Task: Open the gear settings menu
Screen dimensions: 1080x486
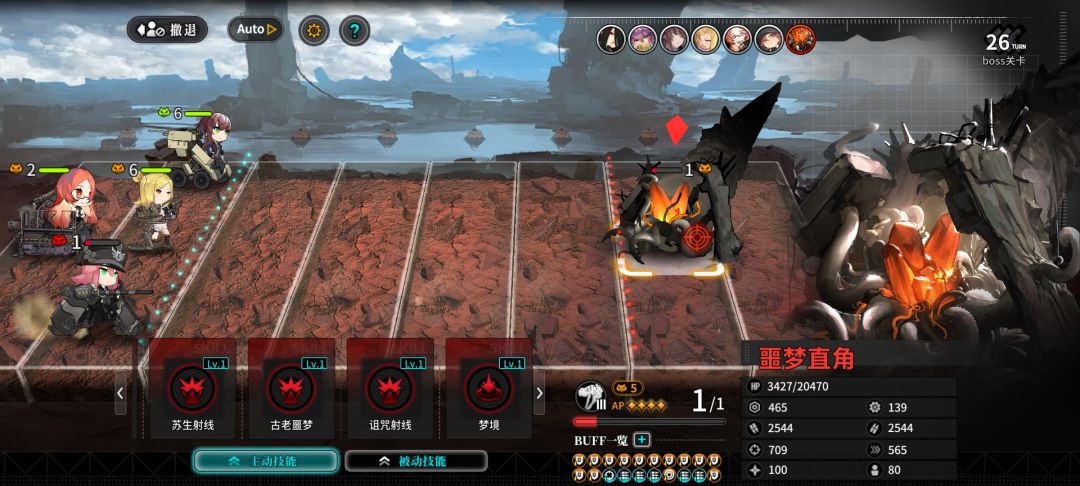Action: pos(314,30)
